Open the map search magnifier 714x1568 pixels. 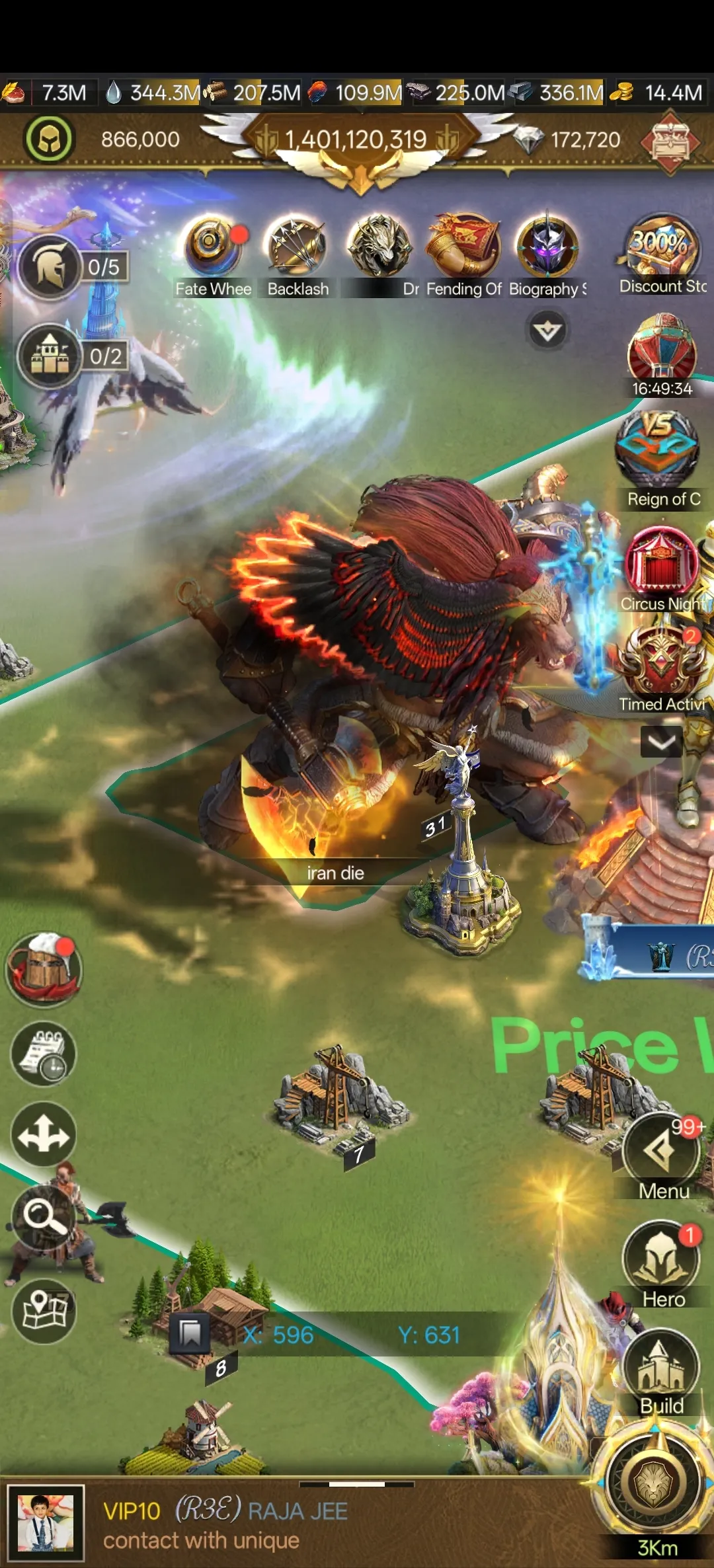click(x=44, y=1214)
